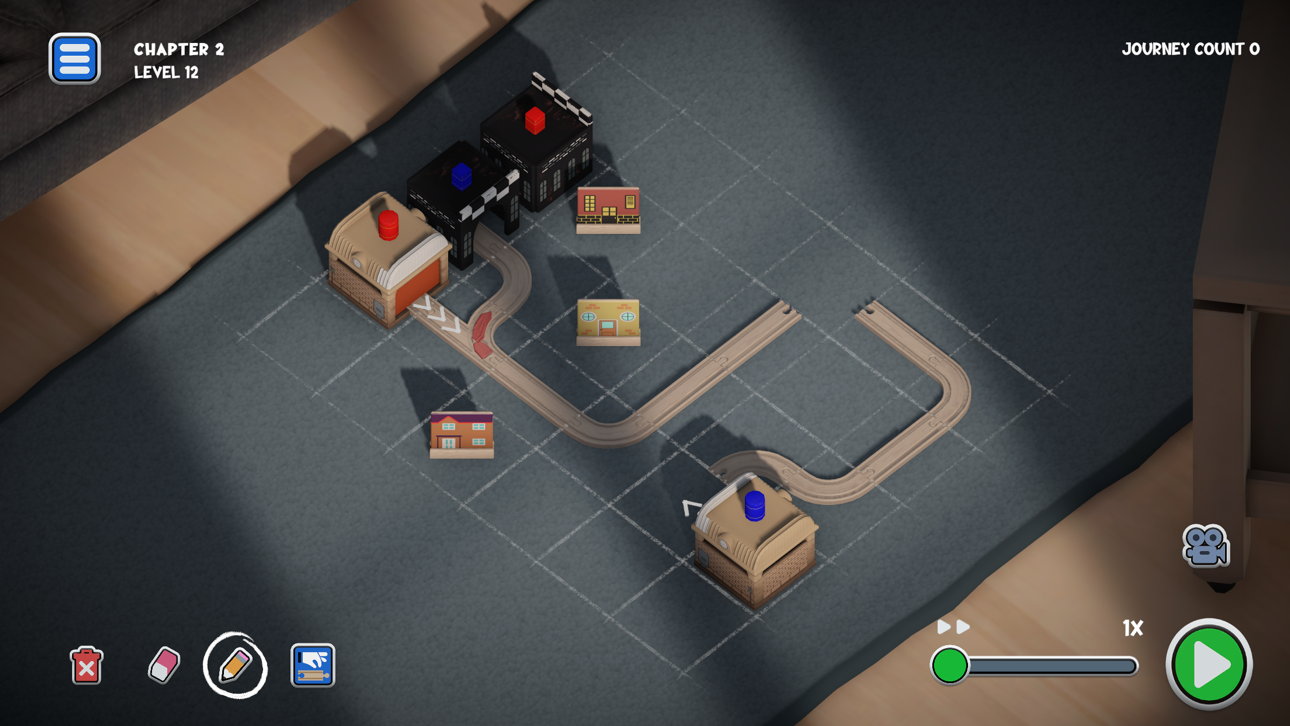The width and height of the screenshot is (1290, 726).
Task: Click the 1X speed indicator
Action: tap(1131, 628)
